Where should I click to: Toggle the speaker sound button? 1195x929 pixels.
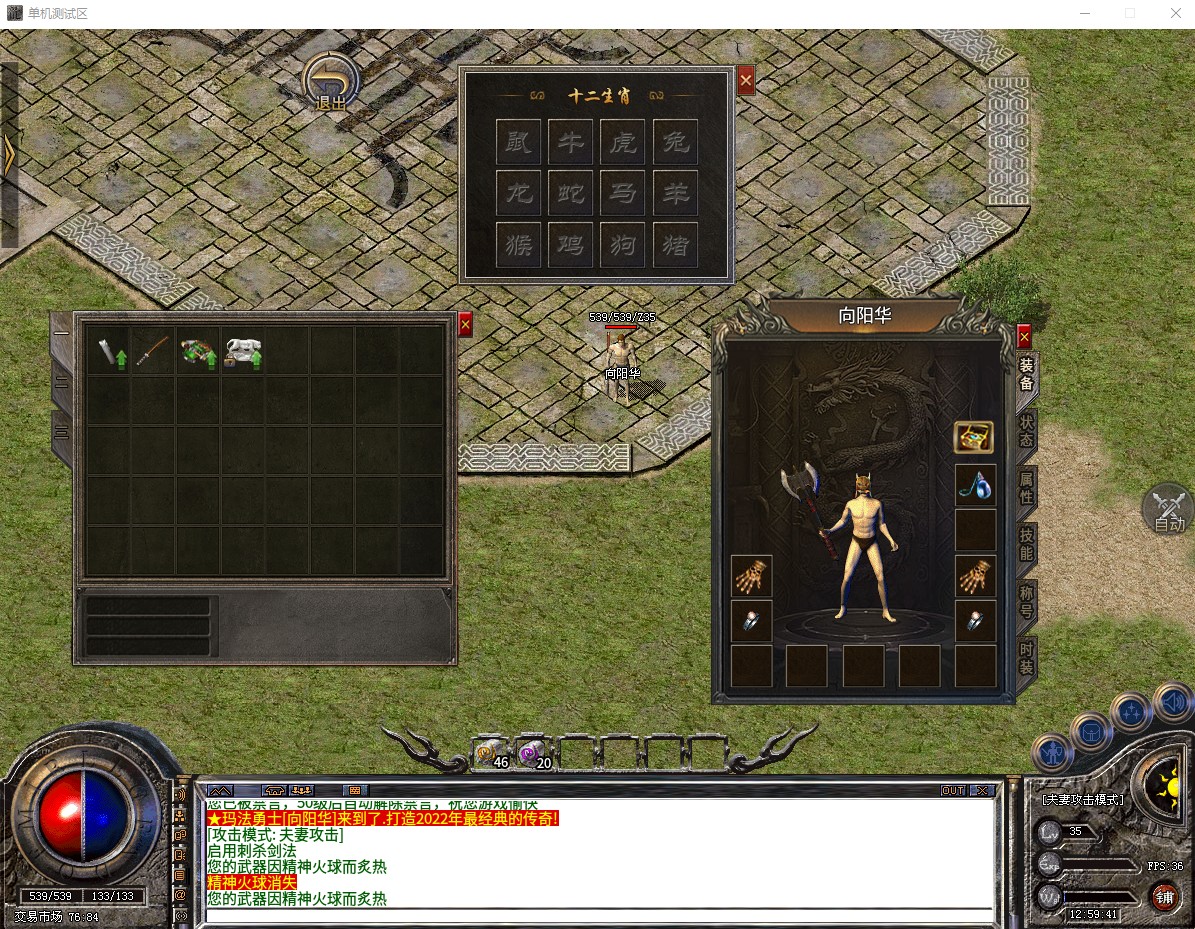click(1171, 701)
